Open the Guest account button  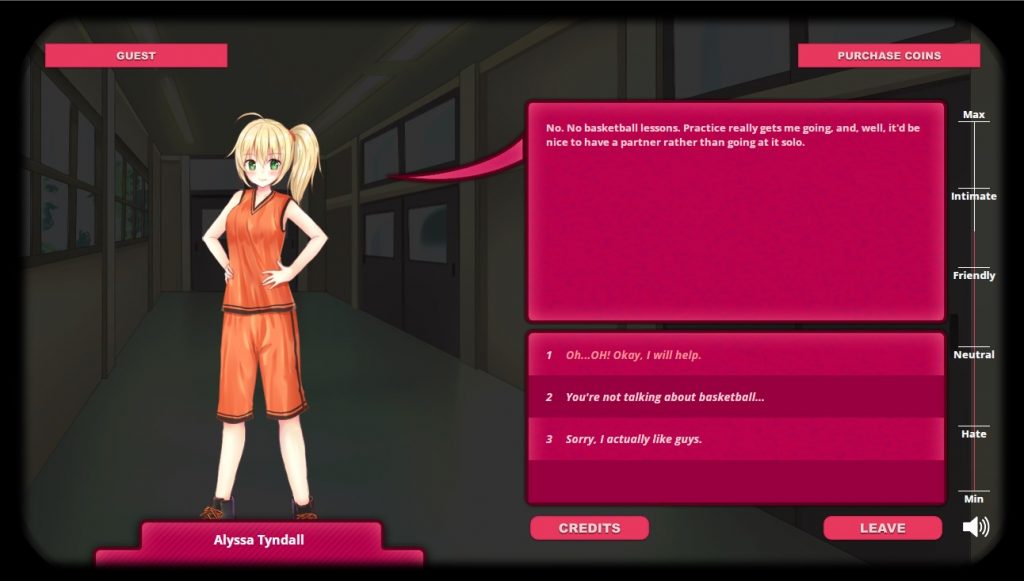[136, 56]
